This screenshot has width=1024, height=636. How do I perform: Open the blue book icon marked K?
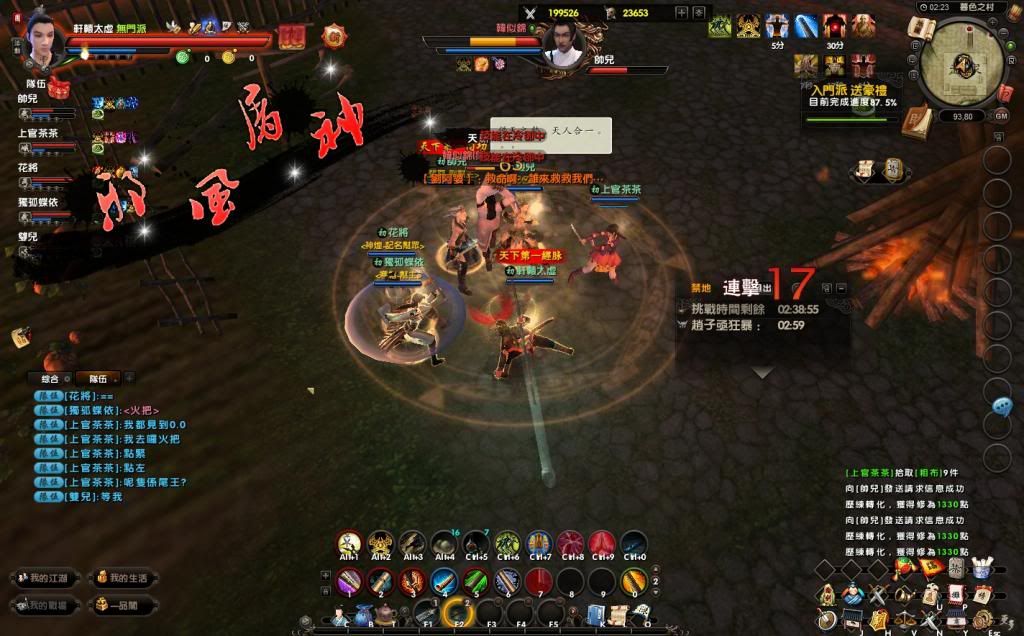coord(596,612)
